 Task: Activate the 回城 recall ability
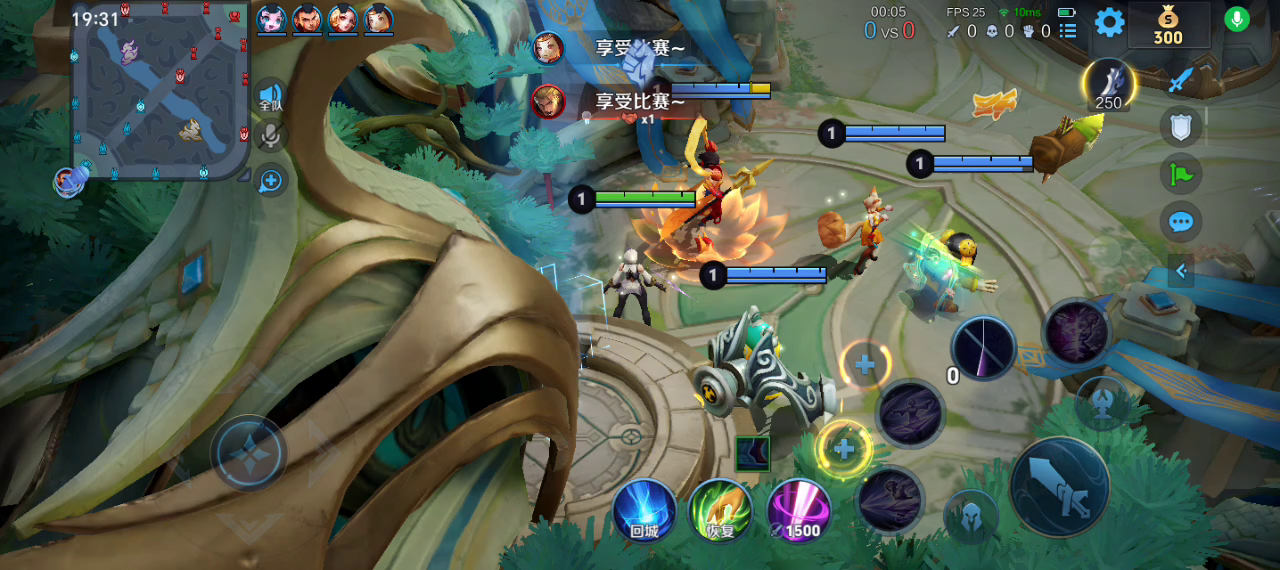644,509
